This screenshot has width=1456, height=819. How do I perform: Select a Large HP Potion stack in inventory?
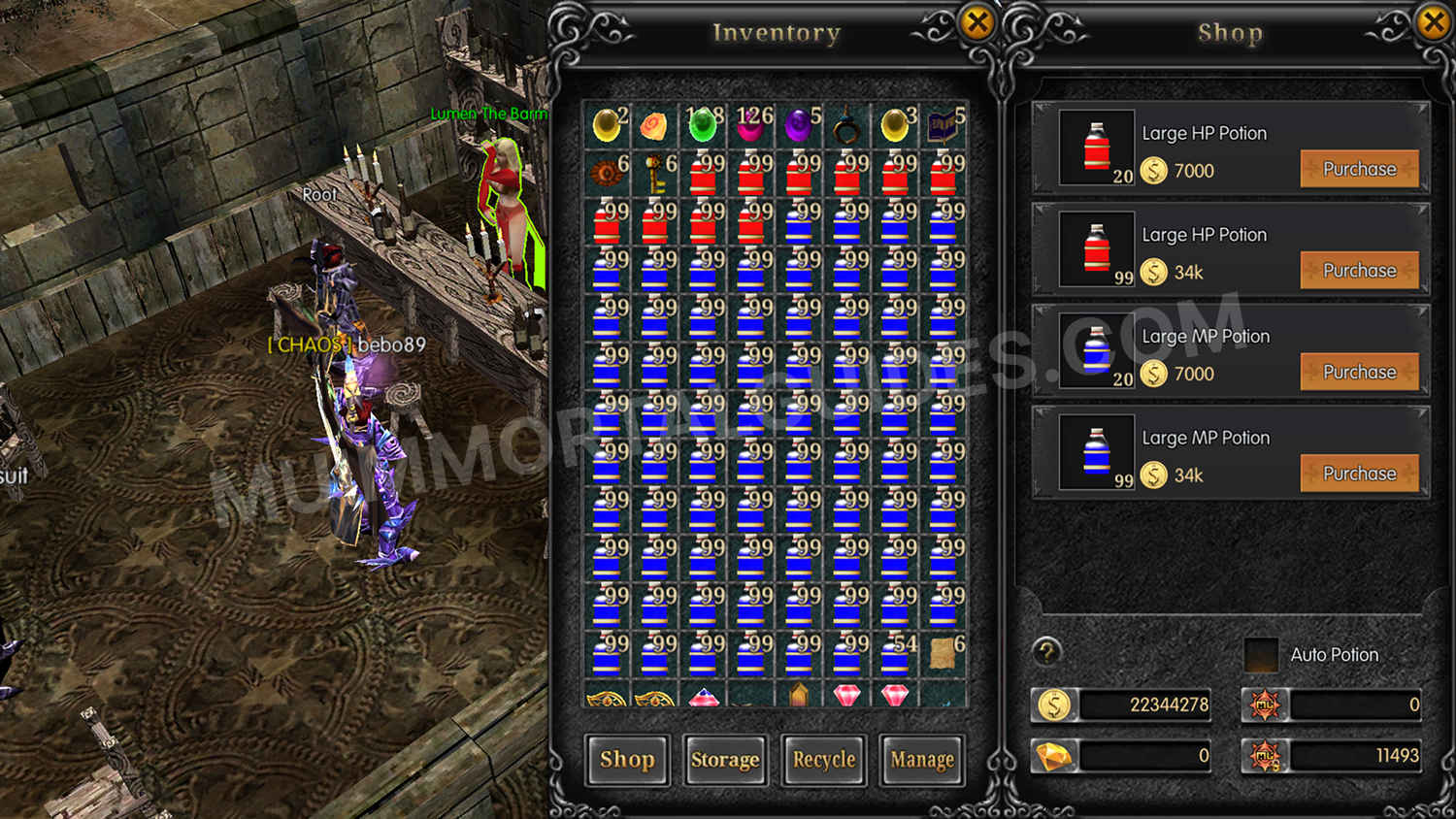click(x=701, y=175)
